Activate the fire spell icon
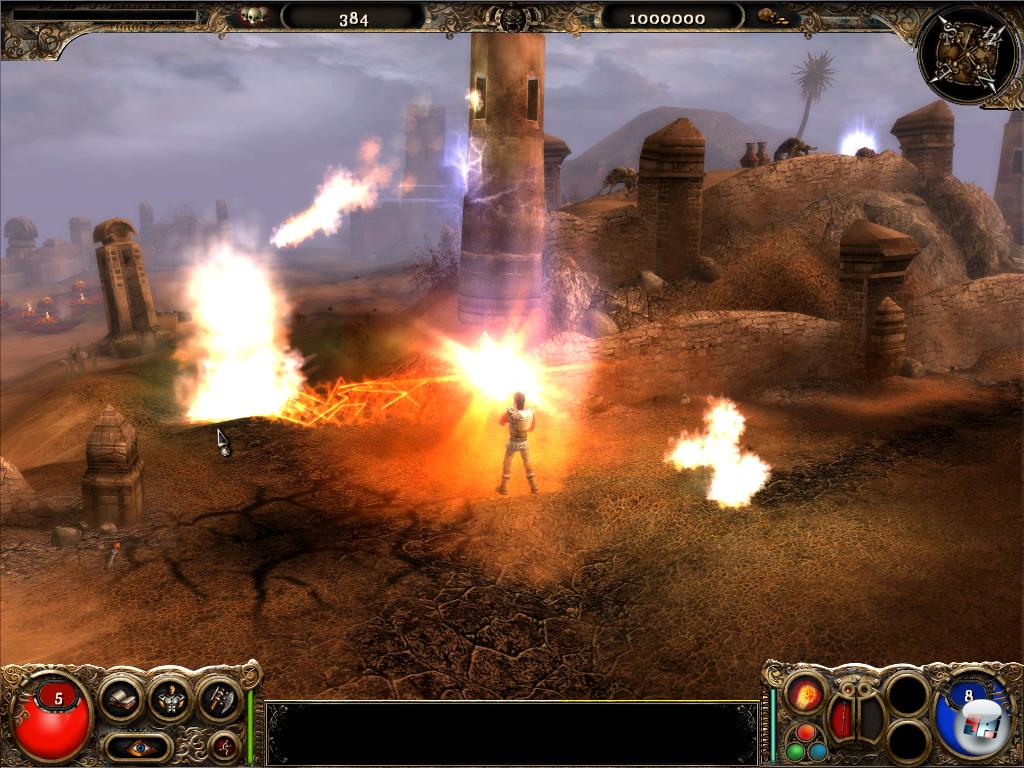The image size is (1024, 768). tap(804, 694)
